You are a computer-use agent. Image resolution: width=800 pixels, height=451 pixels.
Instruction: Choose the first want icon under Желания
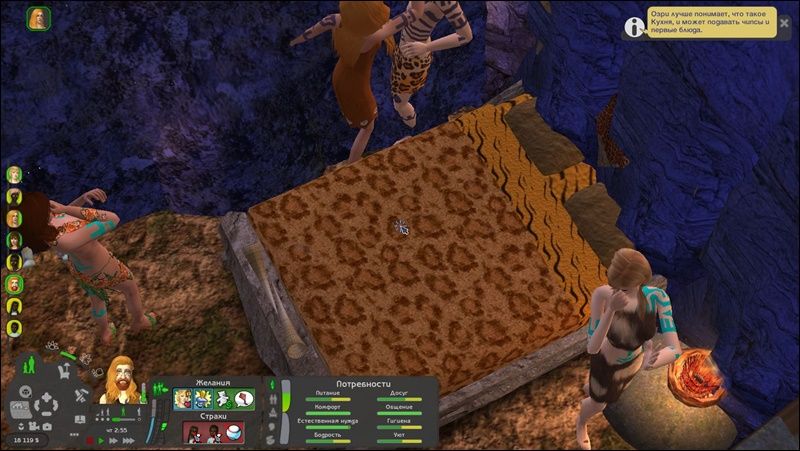pos(183,399)
